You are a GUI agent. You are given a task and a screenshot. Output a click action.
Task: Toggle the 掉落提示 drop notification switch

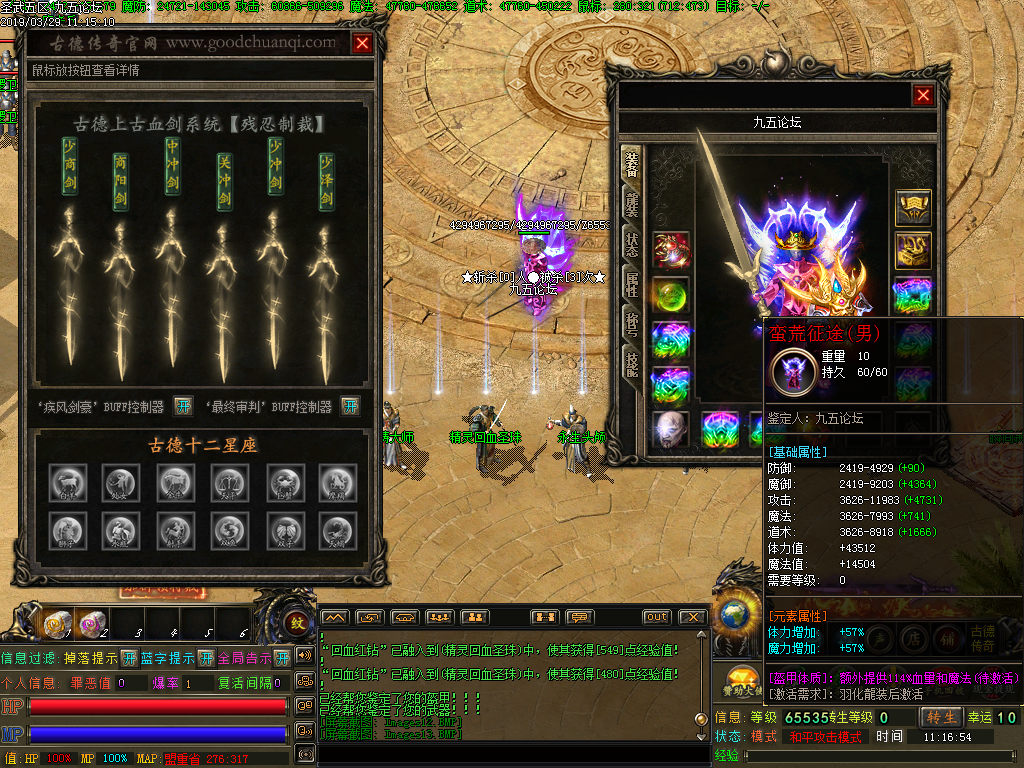pyautogui.click(x=129, y=657)
